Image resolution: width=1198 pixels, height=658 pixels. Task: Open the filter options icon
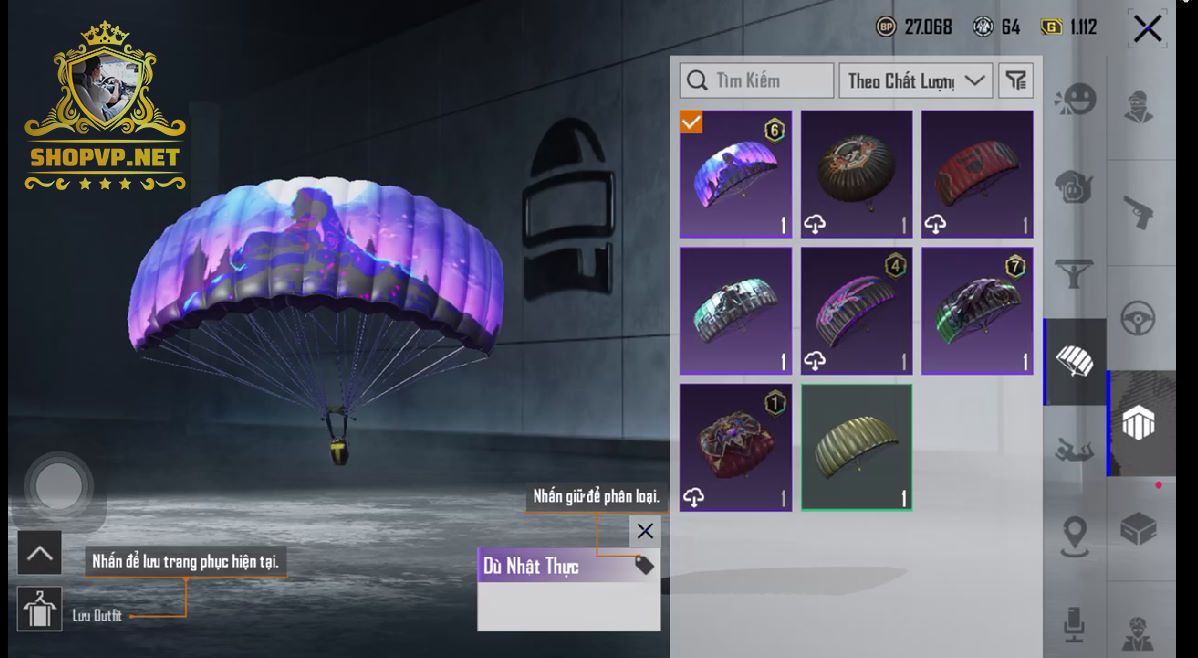click(1016, 81)
